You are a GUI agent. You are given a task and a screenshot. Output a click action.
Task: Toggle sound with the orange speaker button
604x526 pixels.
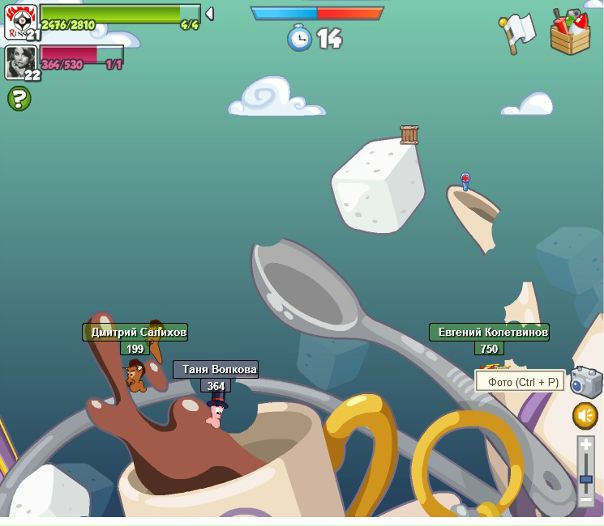pos(585,415)
